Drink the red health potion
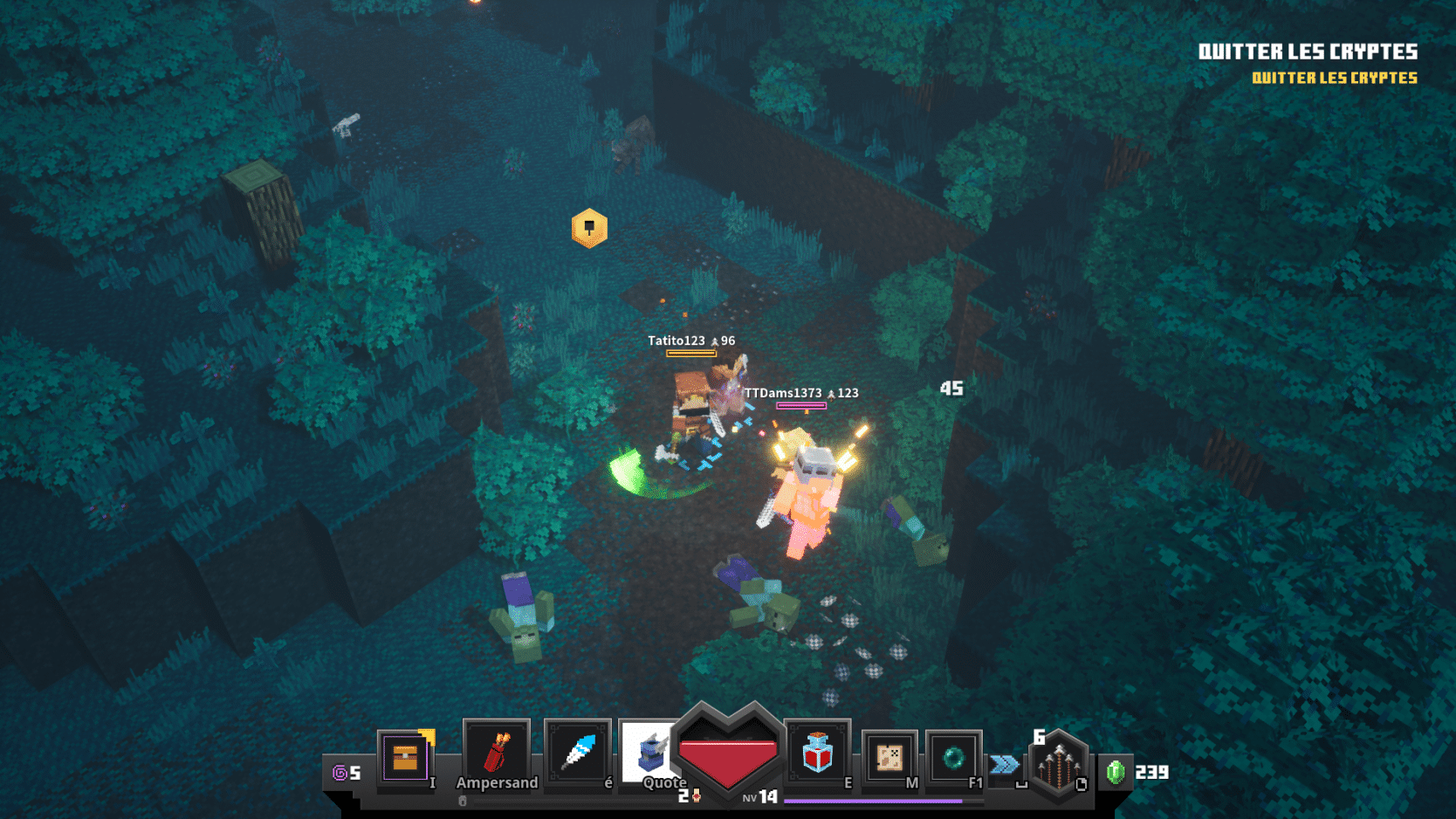 pyautogui.click(x=817, y=753)
